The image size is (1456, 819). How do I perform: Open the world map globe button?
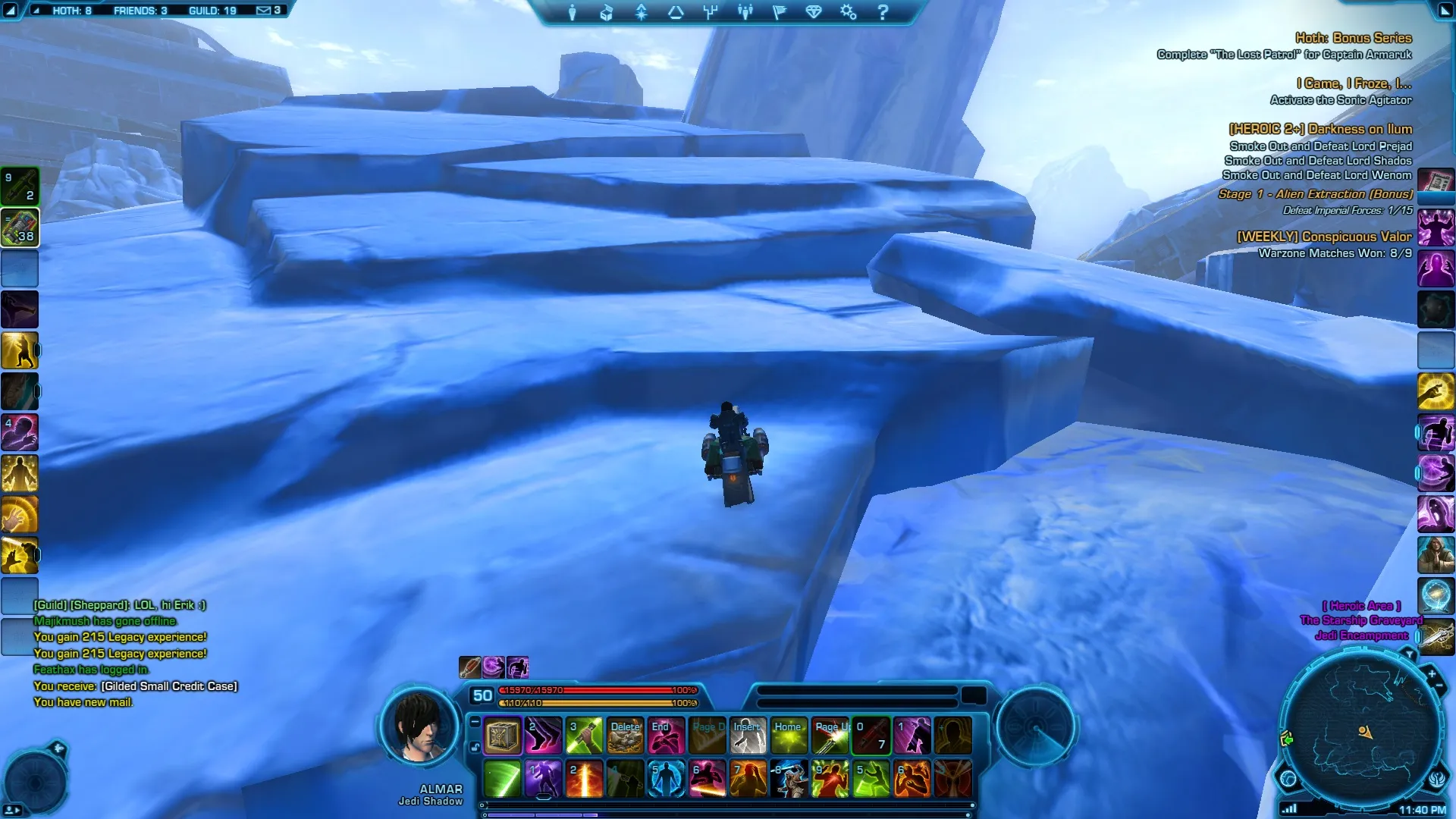point(1288,778)
